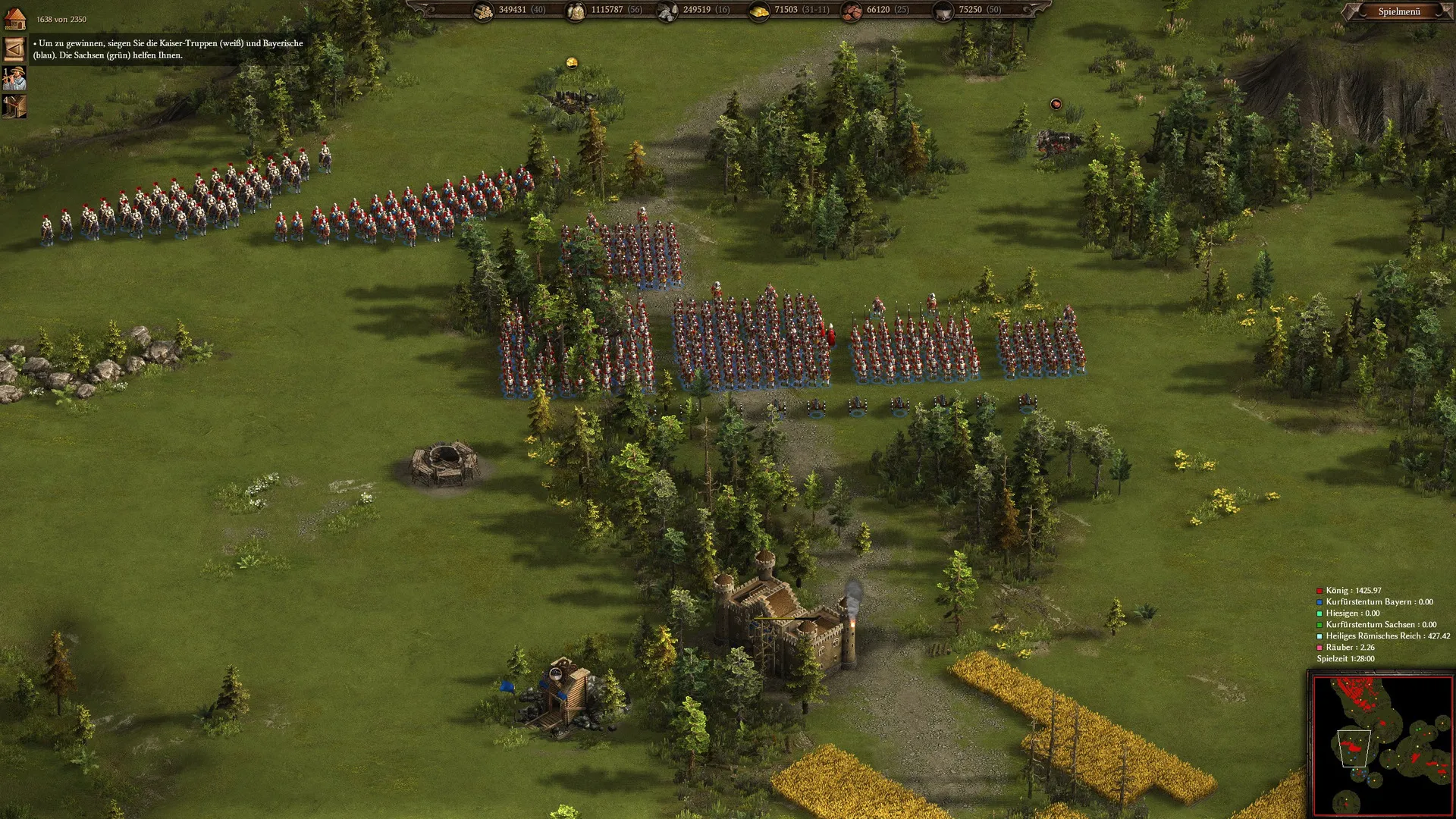The width and height of the screenshot is (1456, 819).
Task: Select control group 4 building icon
Action: pyautogui.click(x=14, y=106)
